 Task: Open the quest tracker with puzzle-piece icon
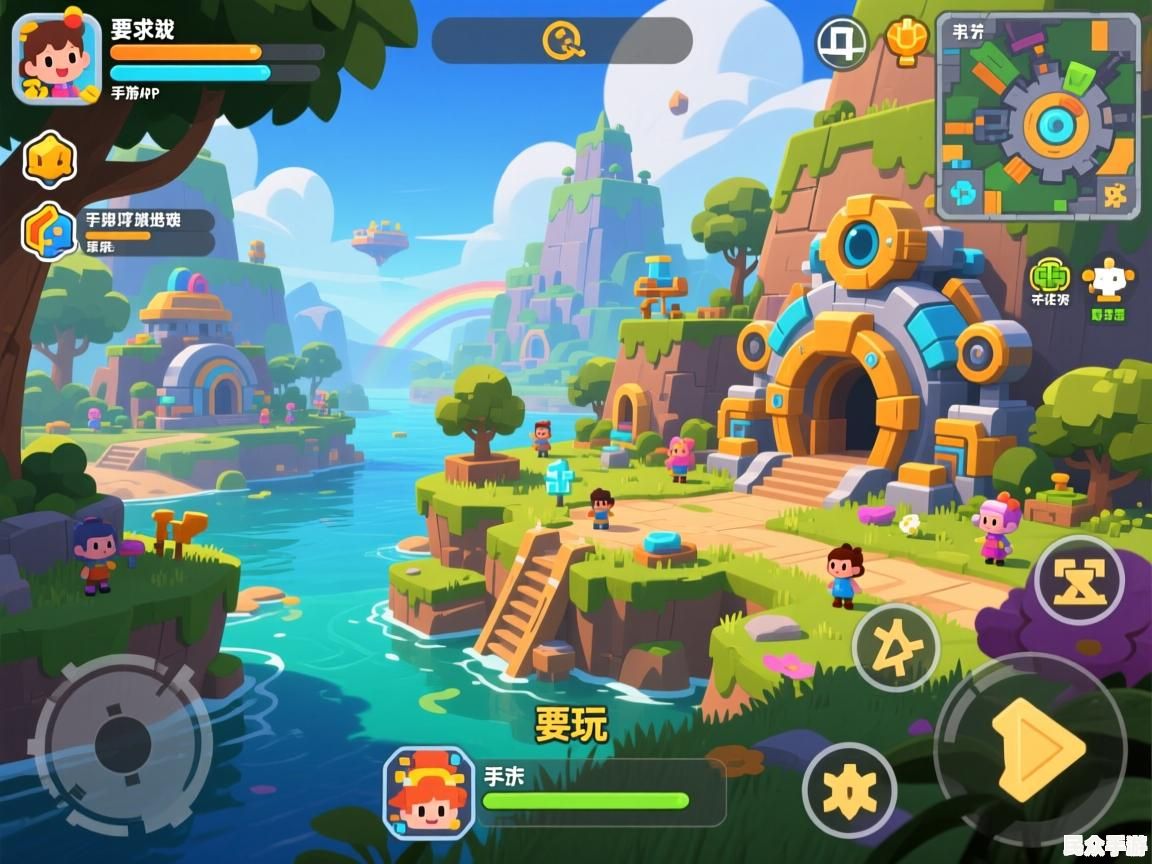point(50,231)
